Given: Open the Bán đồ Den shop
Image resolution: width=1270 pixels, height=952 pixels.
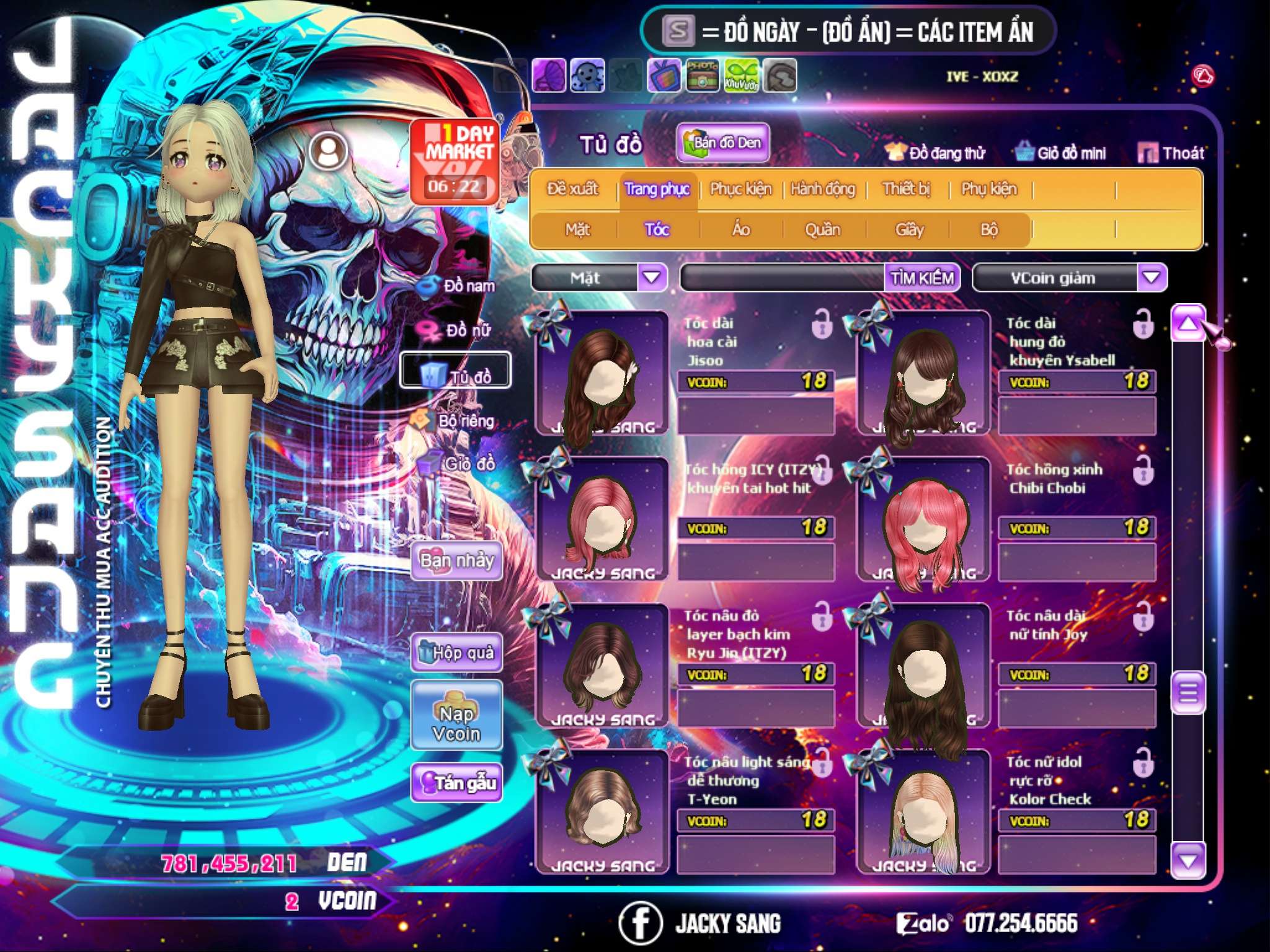Looking at the screenshot, I should [722, 143].
